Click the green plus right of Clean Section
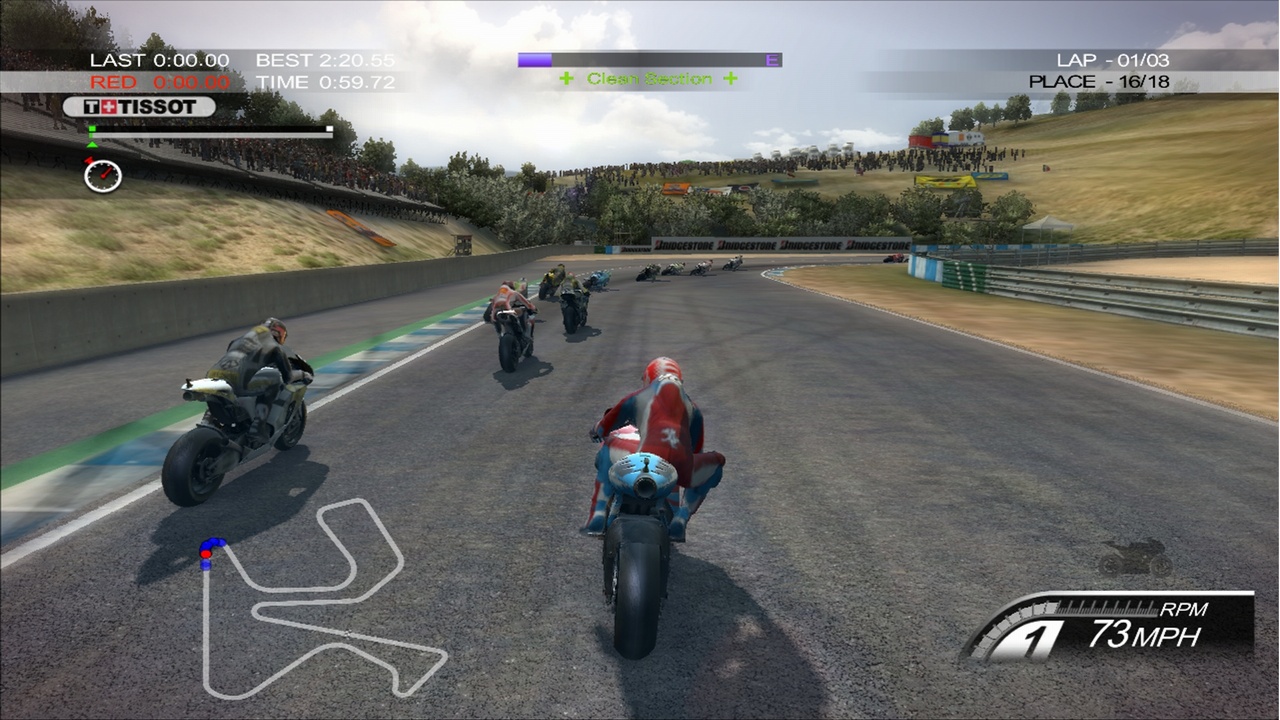 730,77
